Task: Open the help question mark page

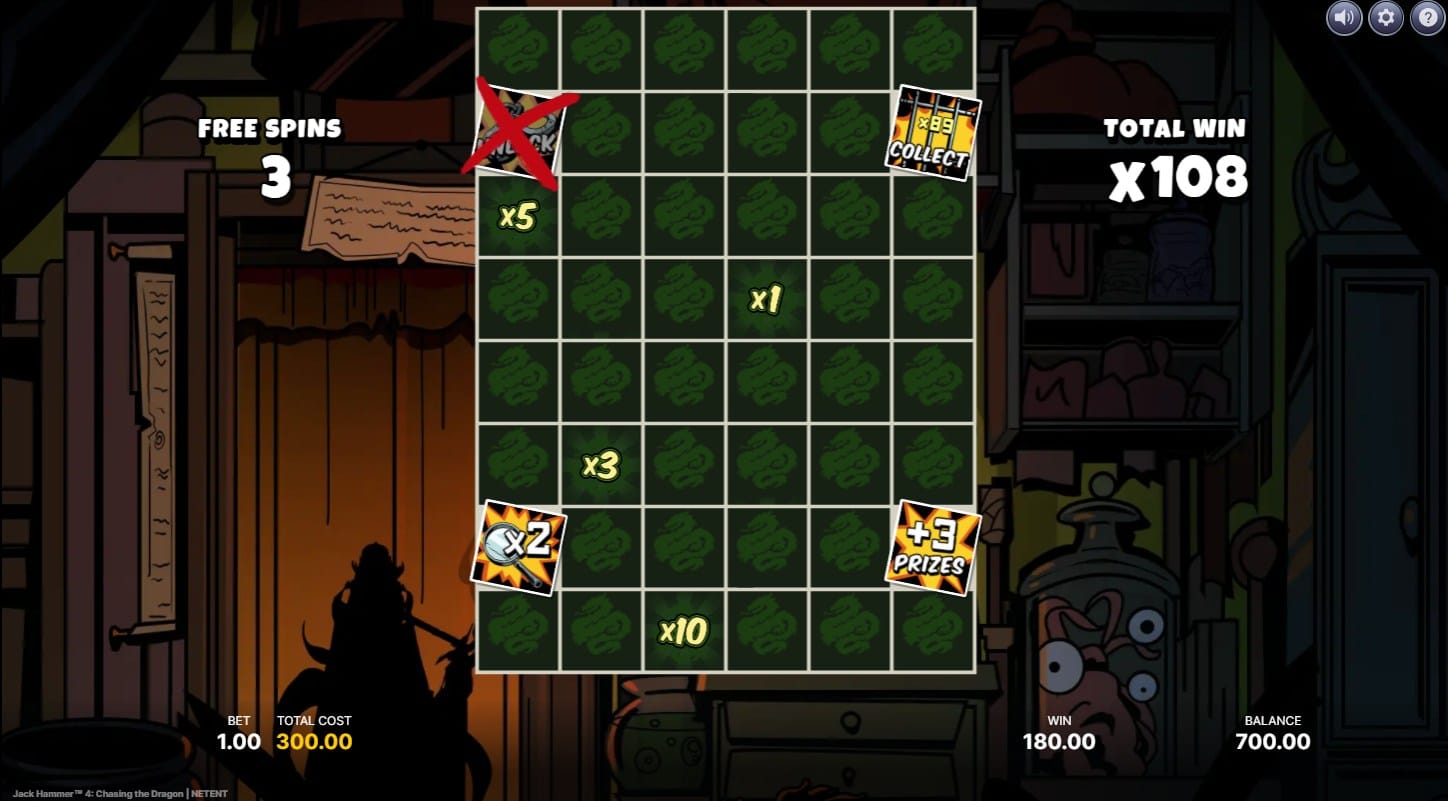Action: (x=1427, y=17)
